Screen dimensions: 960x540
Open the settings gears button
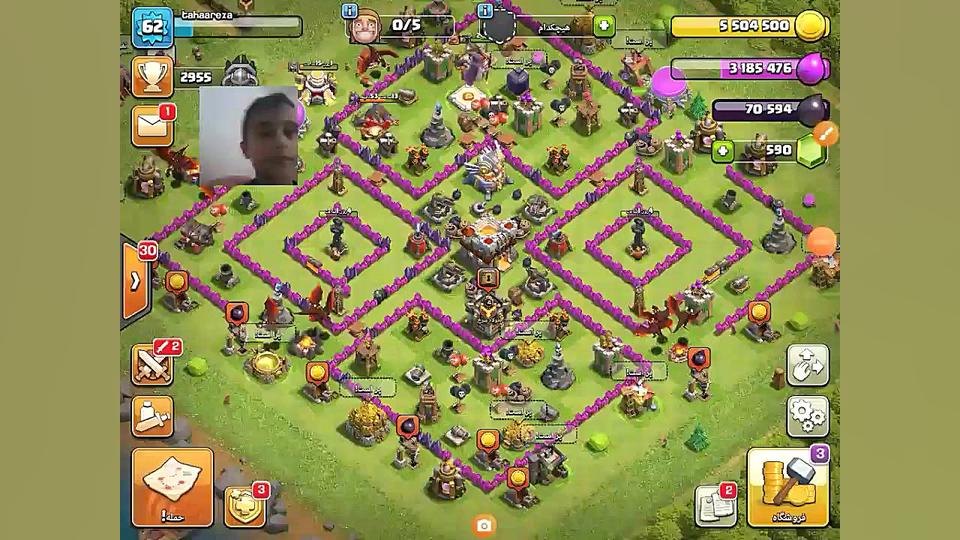(x=806, y=415)
